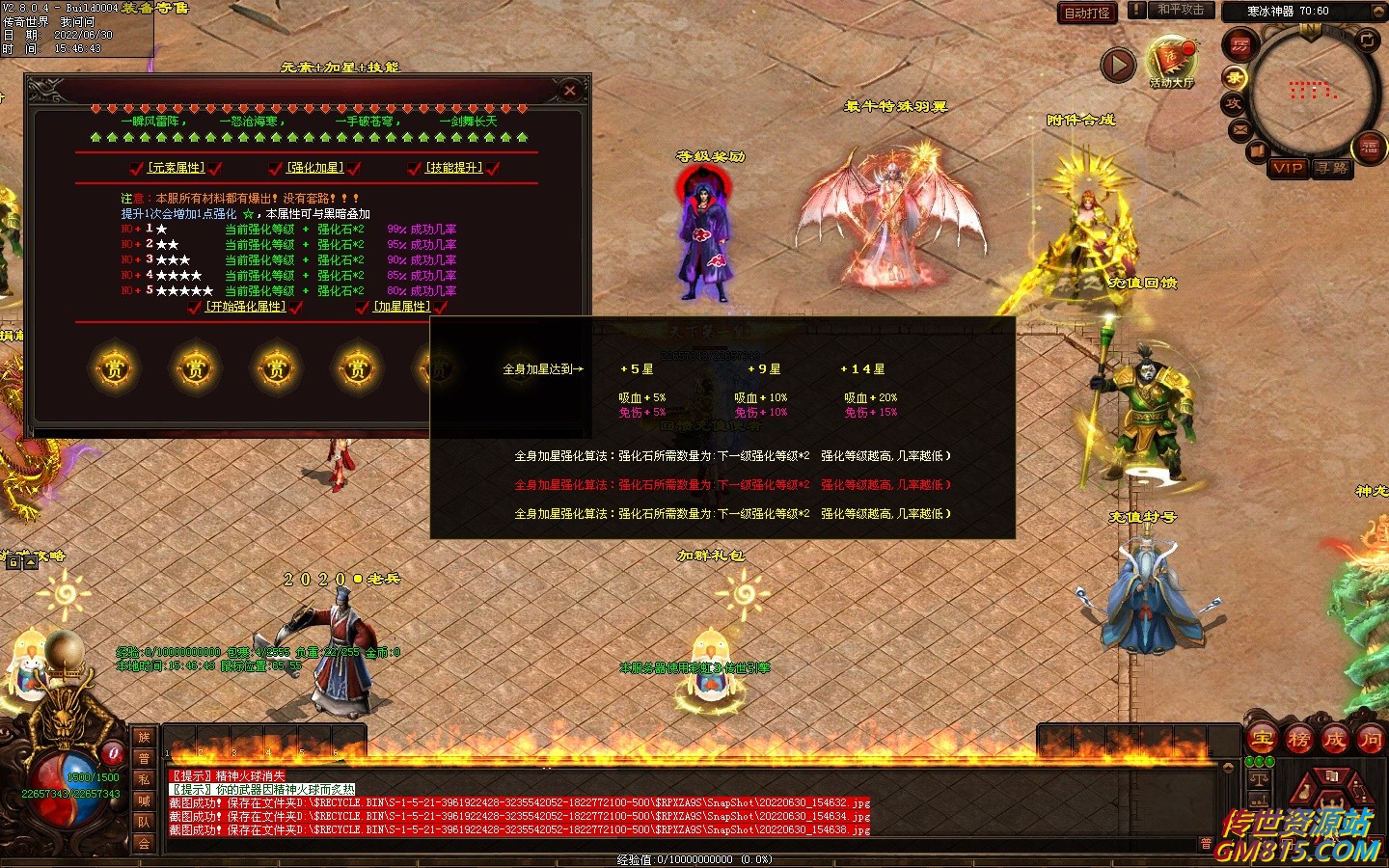View the 加星属性 details
Screen dimensions: 1389x868
[401, 307]
